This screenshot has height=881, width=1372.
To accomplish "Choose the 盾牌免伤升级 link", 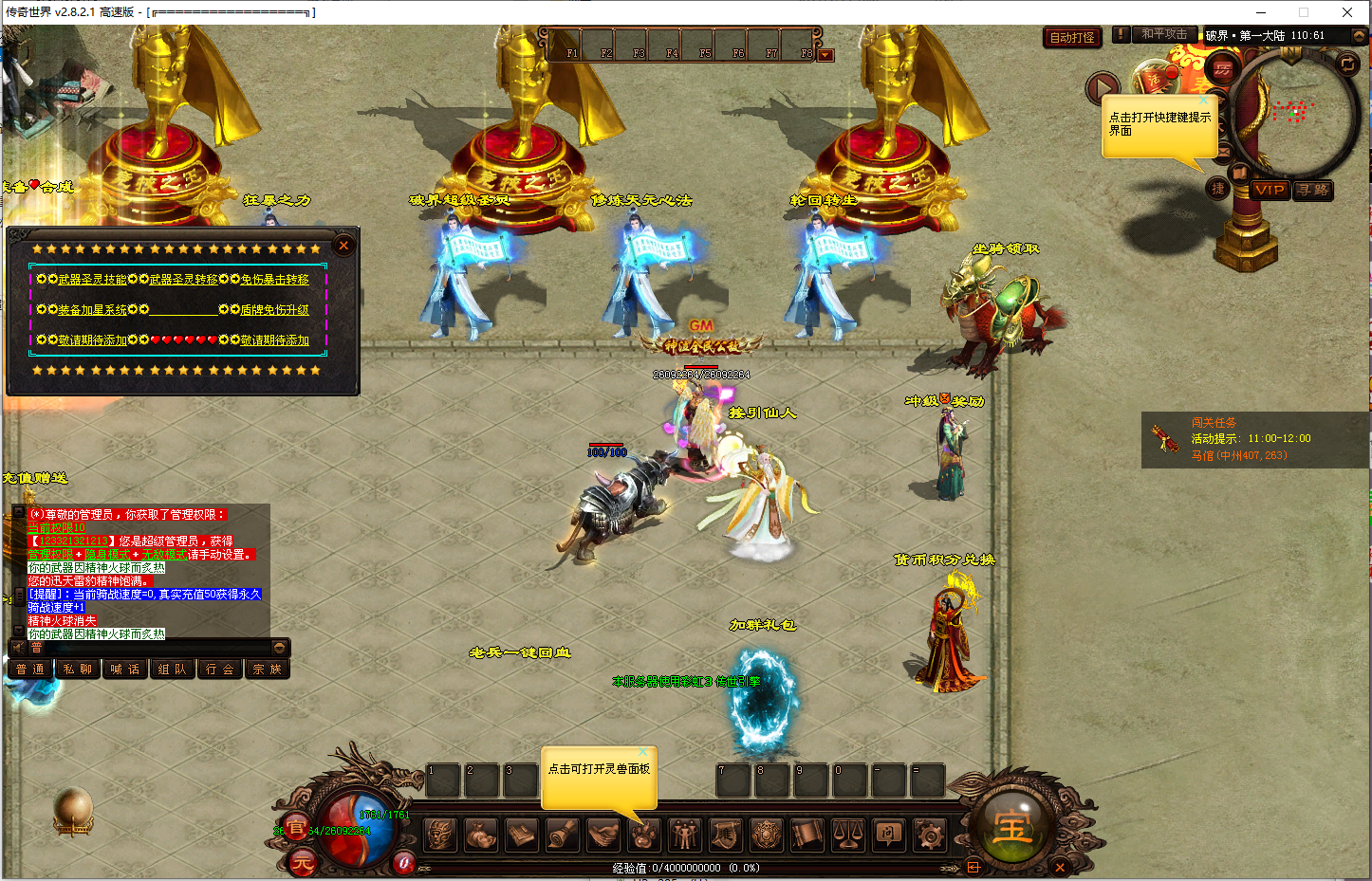I will 274,310.
